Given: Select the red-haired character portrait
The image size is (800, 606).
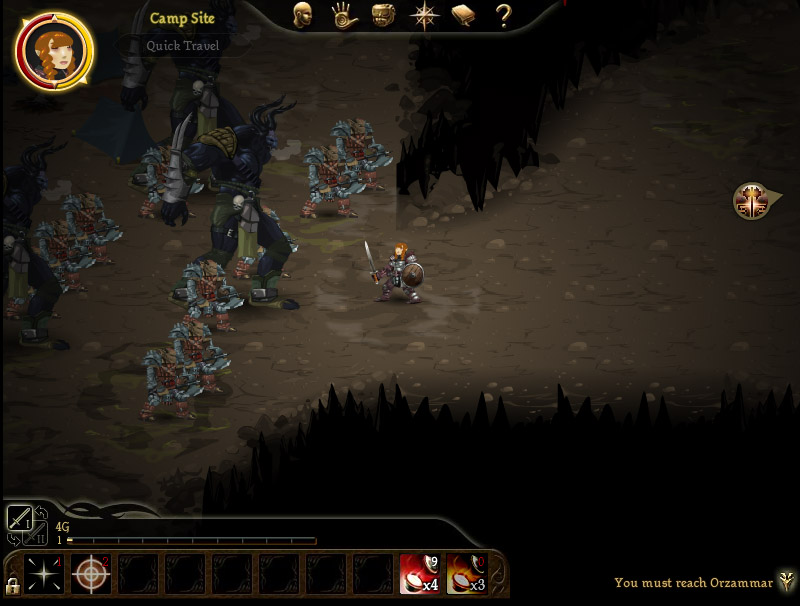Looking at the screenshot, I should click(x=54, y=49).
